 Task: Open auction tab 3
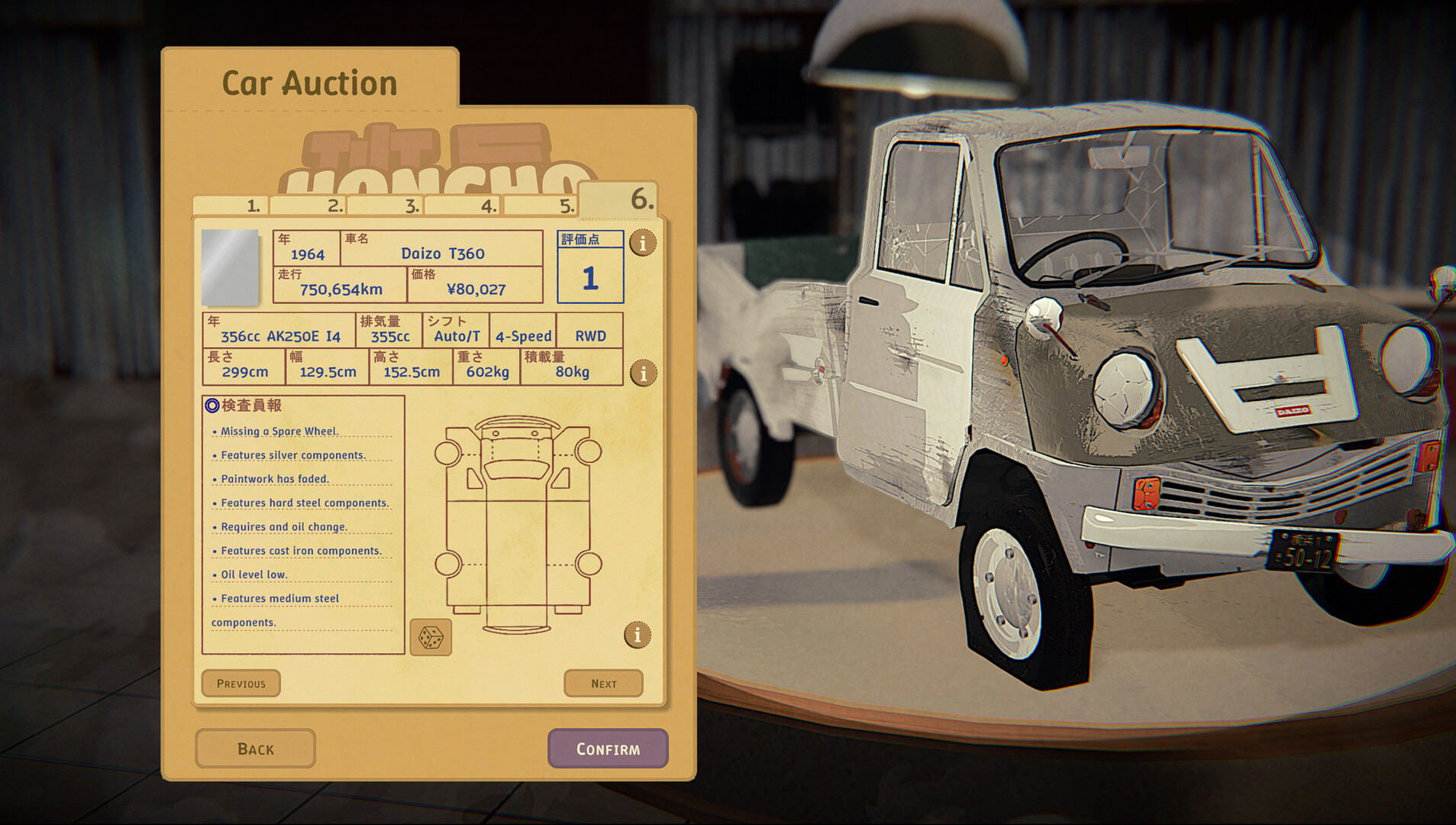pos(385,205)
